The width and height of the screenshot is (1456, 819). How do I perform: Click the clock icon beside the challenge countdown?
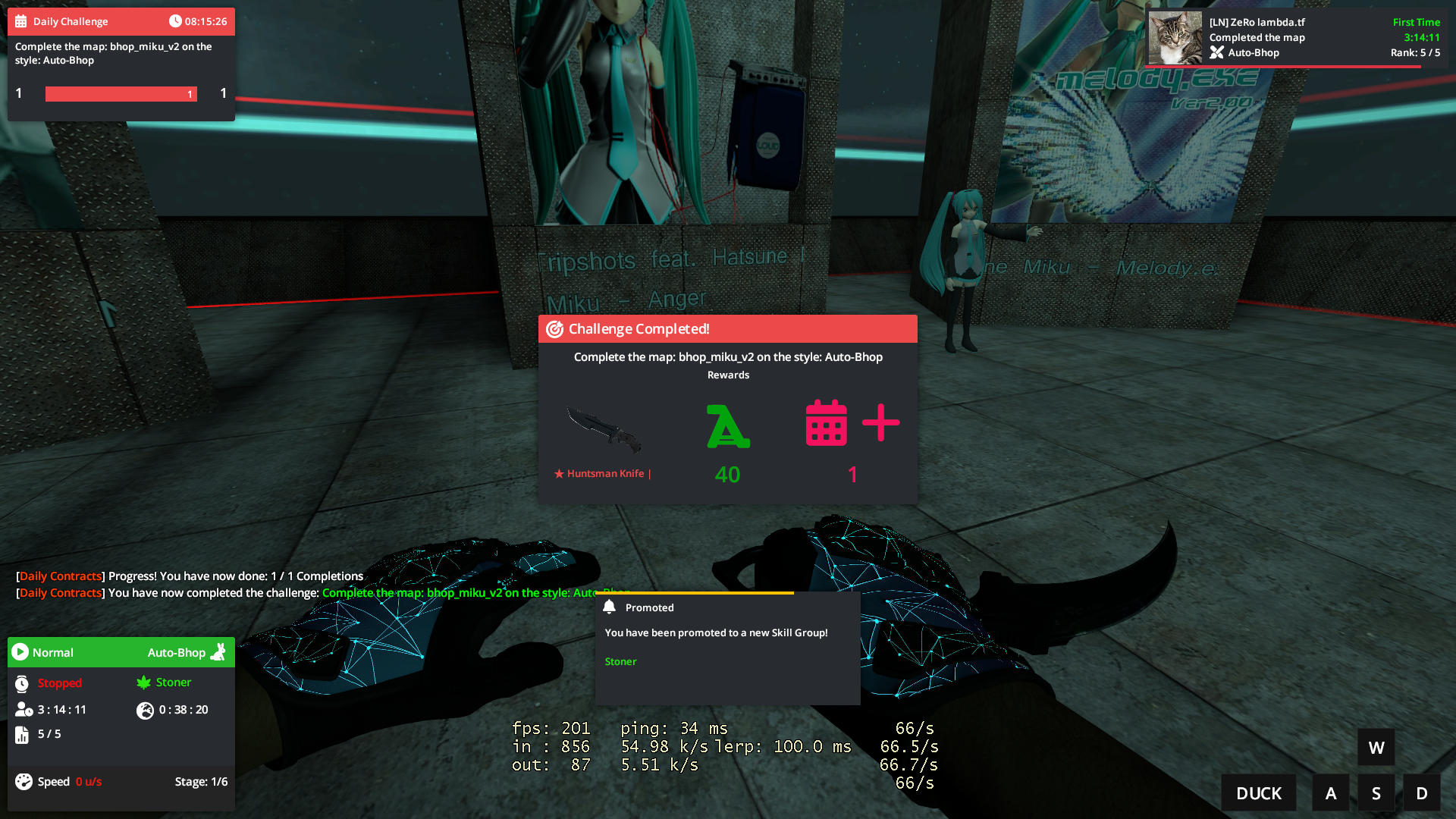[x=176, y=20]
